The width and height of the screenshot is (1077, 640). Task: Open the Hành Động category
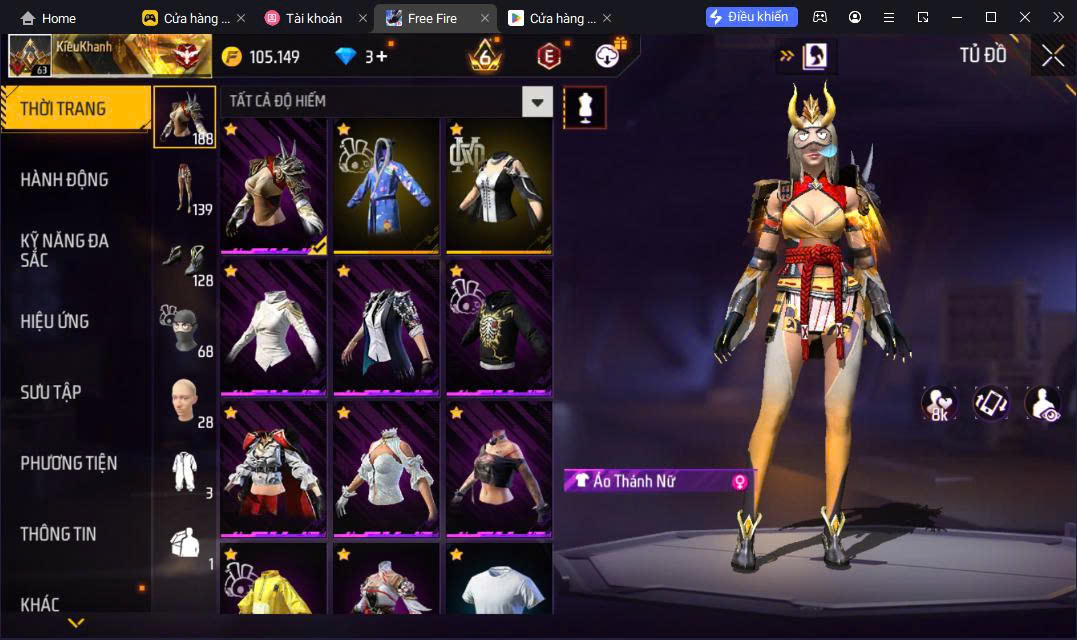[x=65, y=180]
